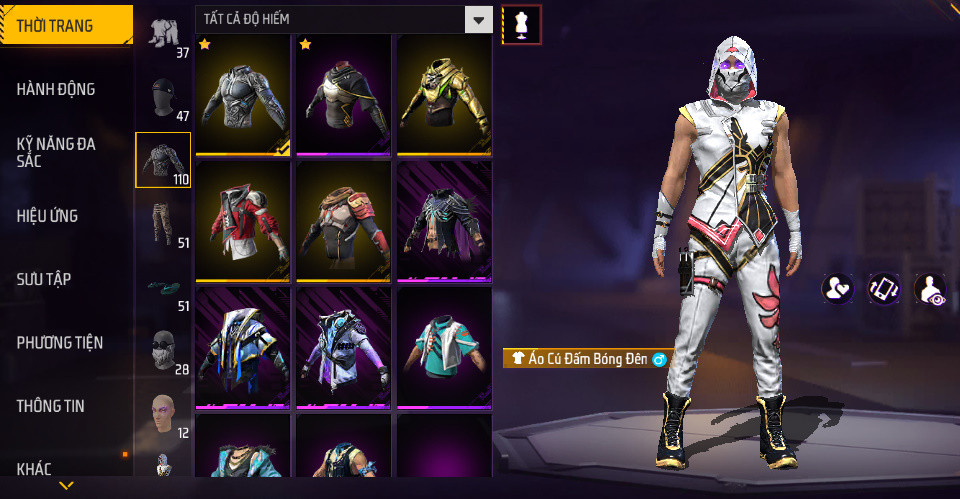Select Kỹ Năng Đa Sắc menu entry
Viewport: 960px width, 499px height.
56,152
